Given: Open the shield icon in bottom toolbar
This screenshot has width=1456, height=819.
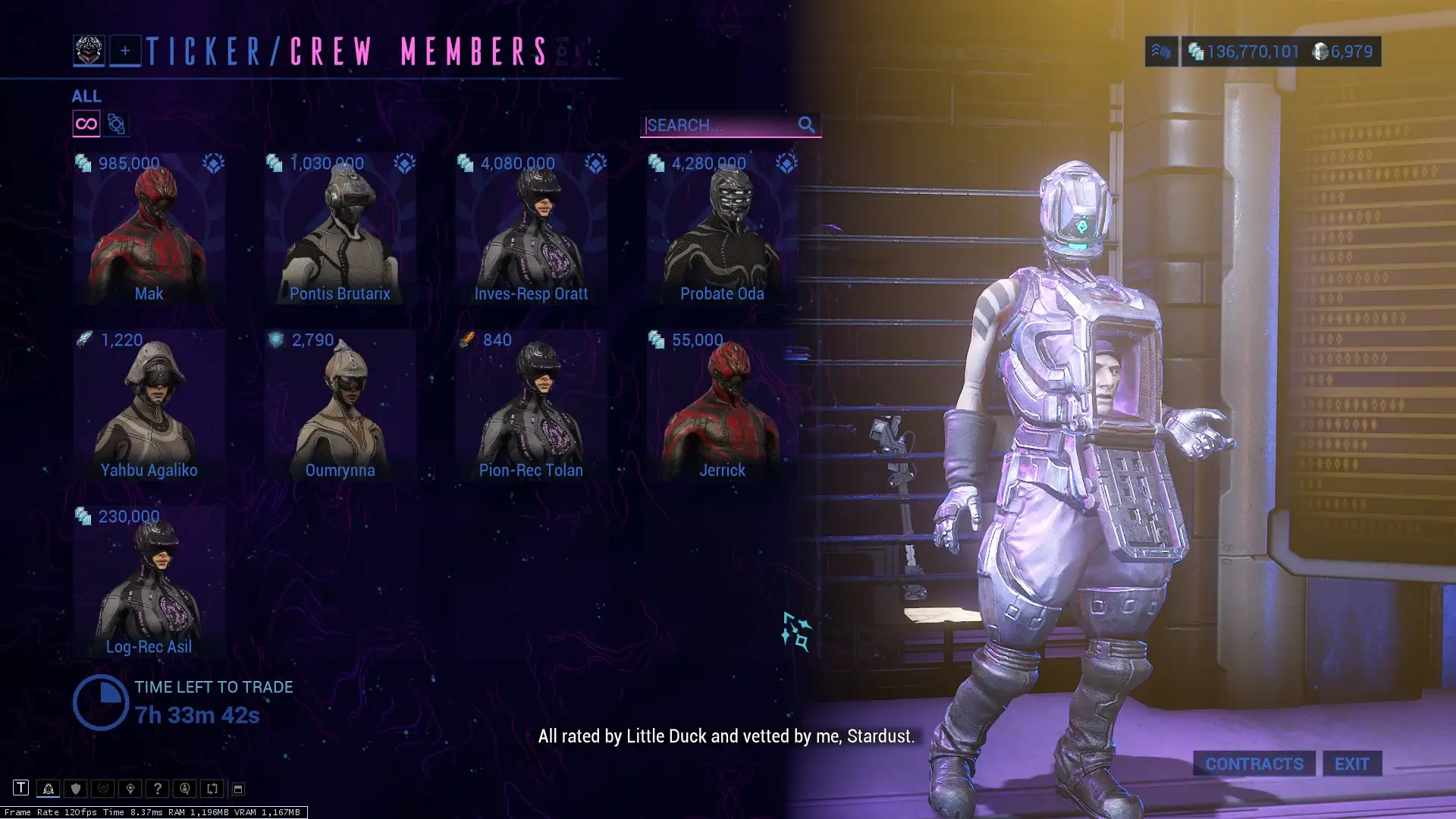Looking at the screenshot, I should (x=75, y=789).
